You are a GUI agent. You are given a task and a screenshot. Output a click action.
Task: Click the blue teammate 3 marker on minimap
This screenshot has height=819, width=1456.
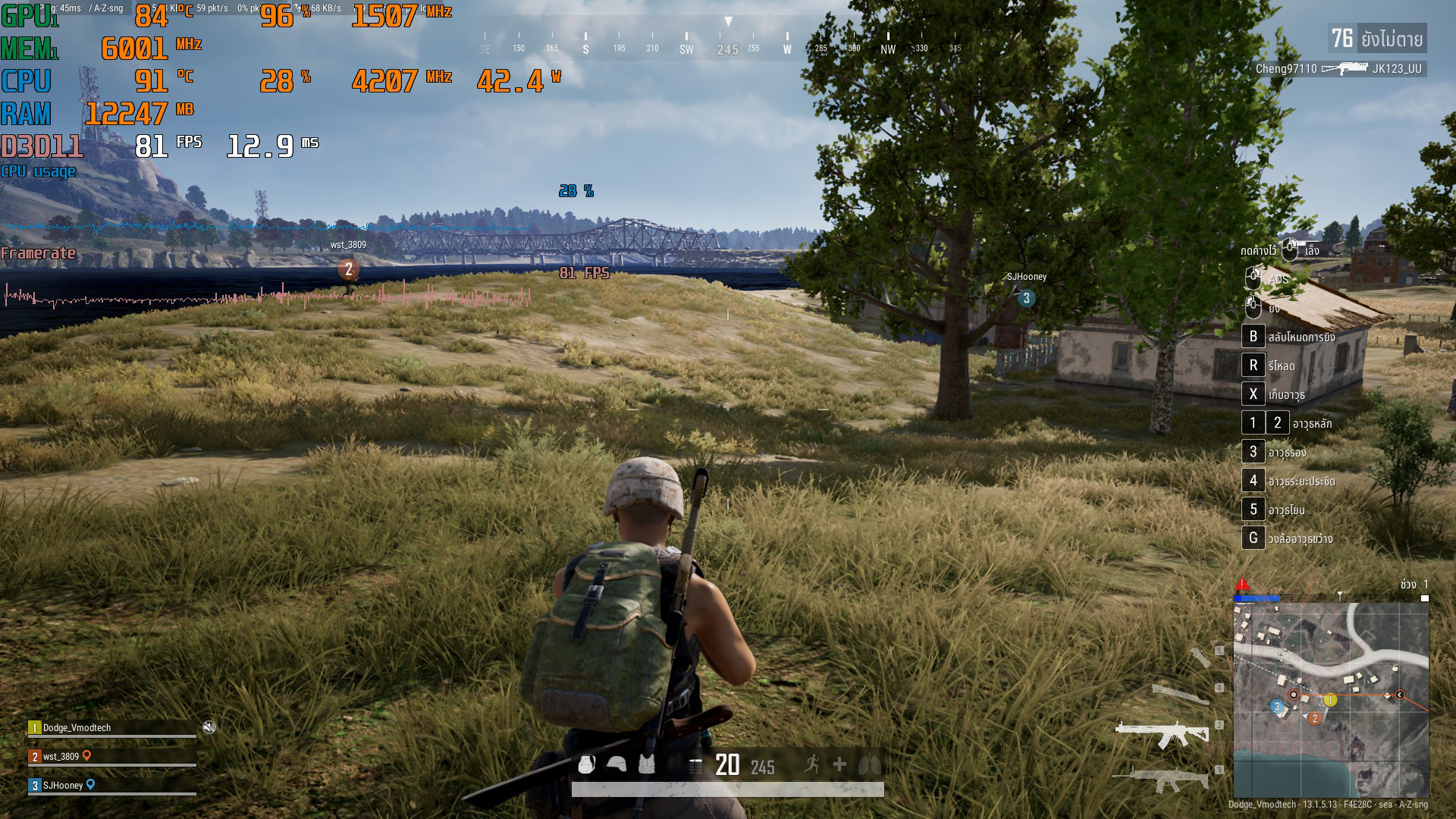pos(1277,707)
